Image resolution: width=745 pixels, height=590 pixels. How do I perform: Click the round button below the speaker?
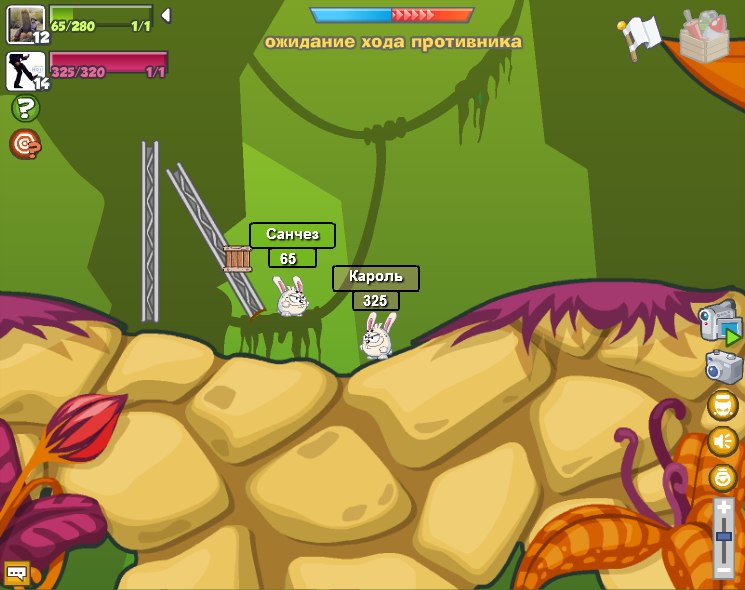(x=723, y=477)
